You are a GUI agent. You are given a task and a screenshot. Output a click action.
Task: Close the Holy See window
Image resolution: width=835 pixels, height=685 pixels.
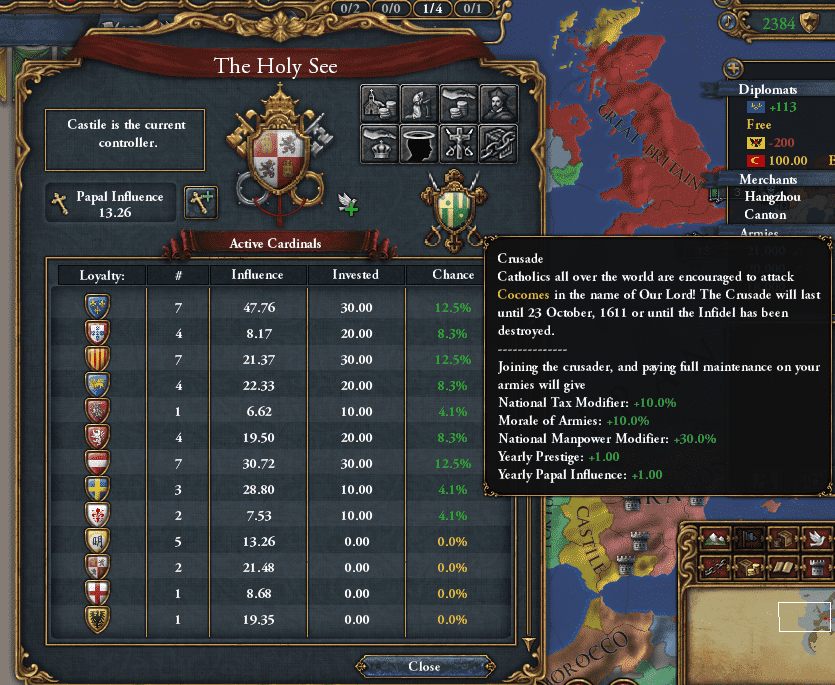tap(424, 666)
